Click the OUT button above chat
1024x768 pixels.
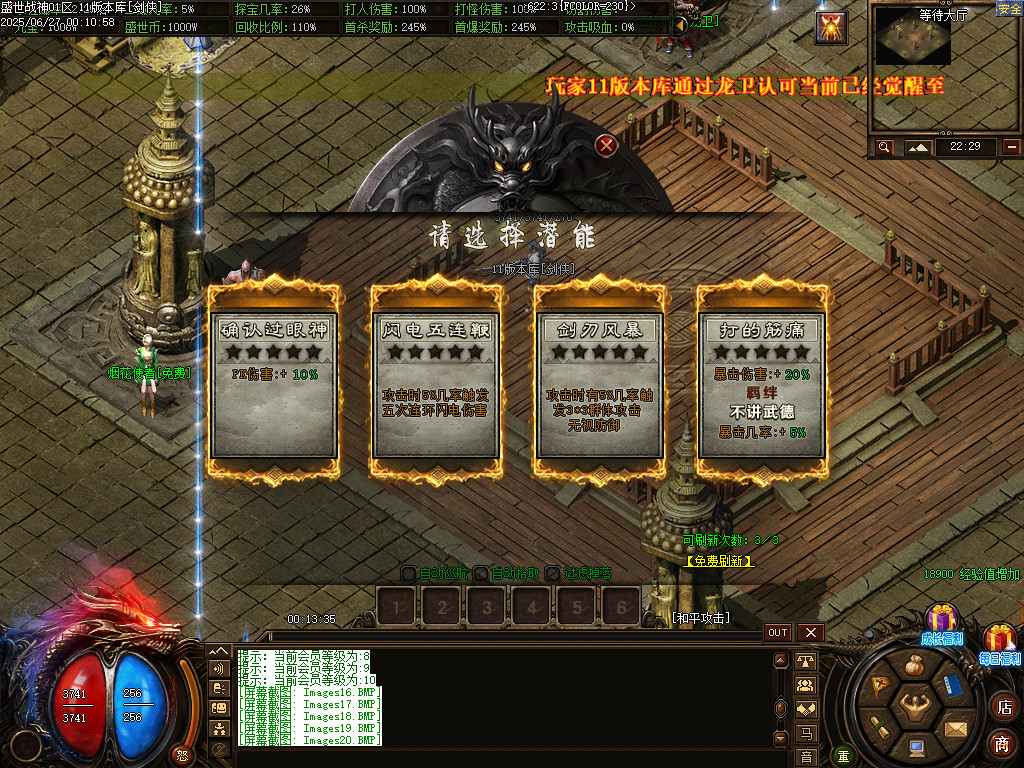coord(778,633)
